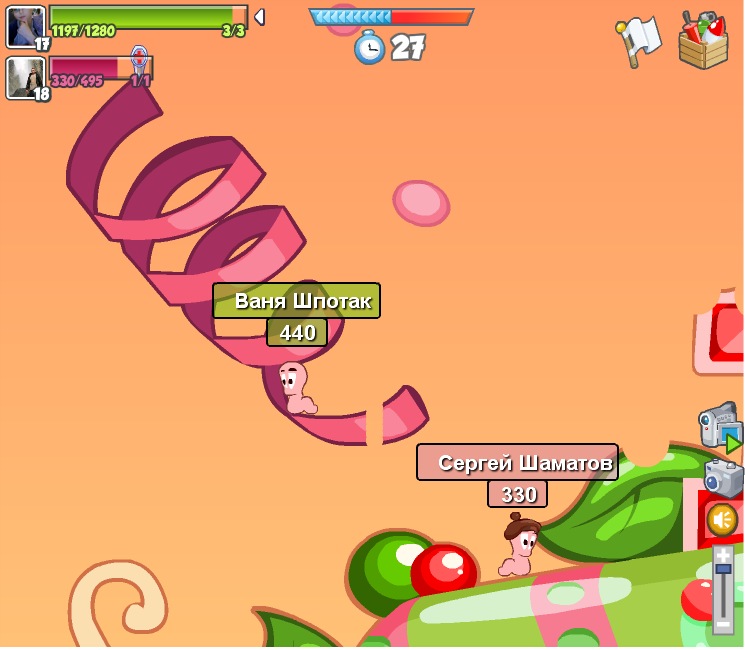Click the white surrender flag
Screen dimensions: 745x650
pos(638,41)
